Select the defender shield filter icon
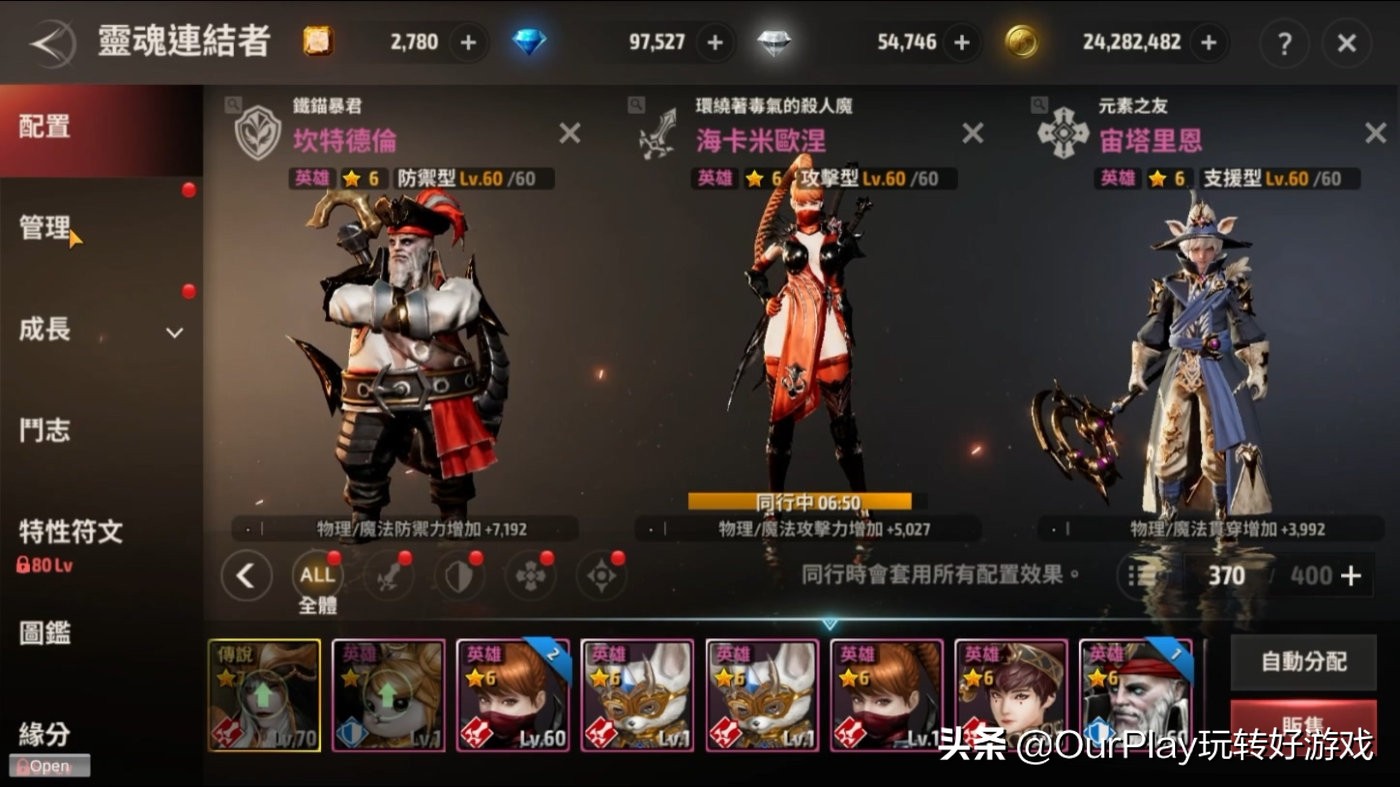This screenshot has height=787, width=1400. (461, 577)
